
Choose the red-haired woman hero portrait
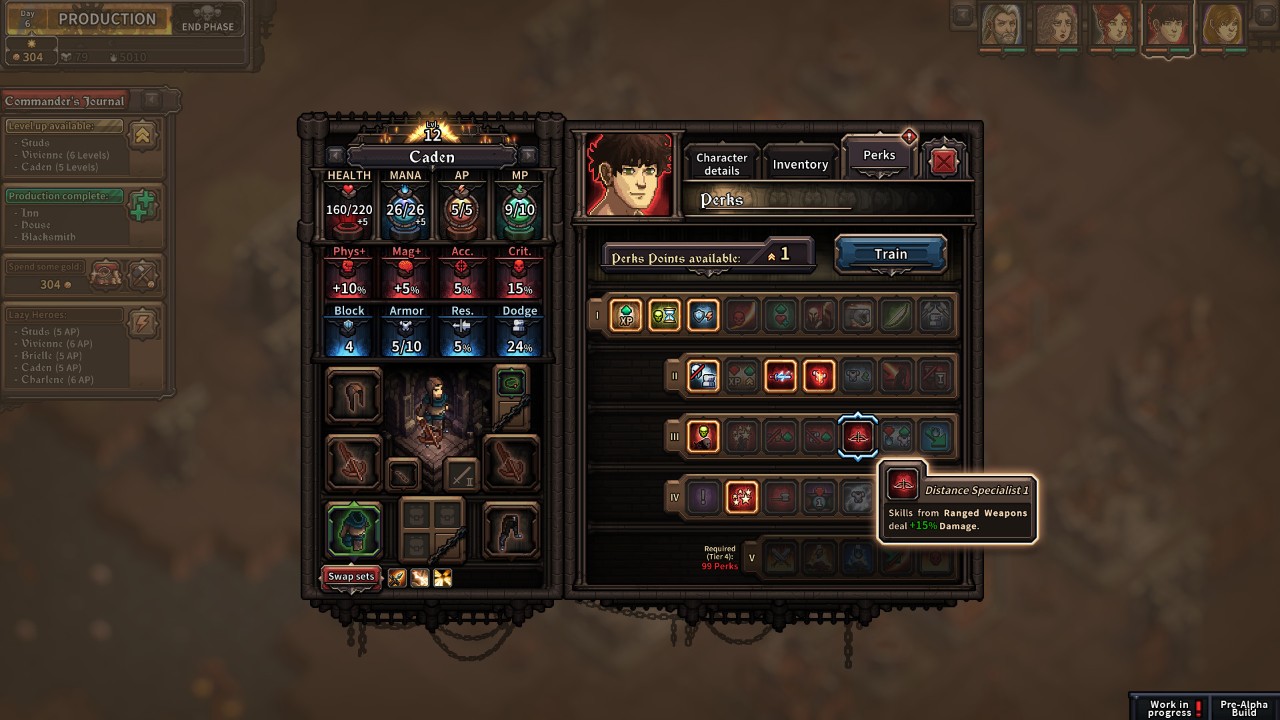tap(1112, 25)
